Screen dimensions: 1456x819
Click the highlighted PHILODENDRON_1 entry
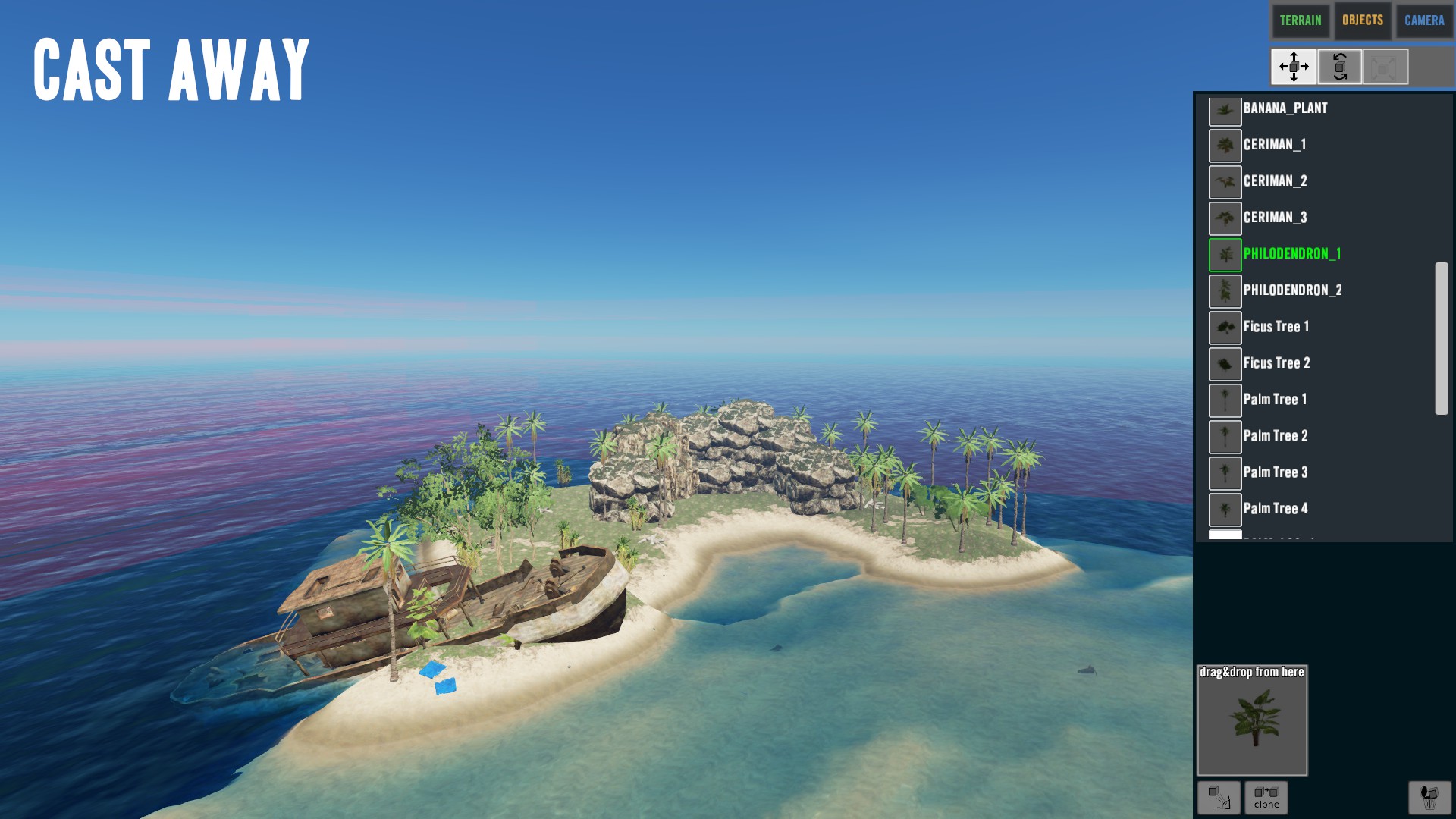point(1291,254)
